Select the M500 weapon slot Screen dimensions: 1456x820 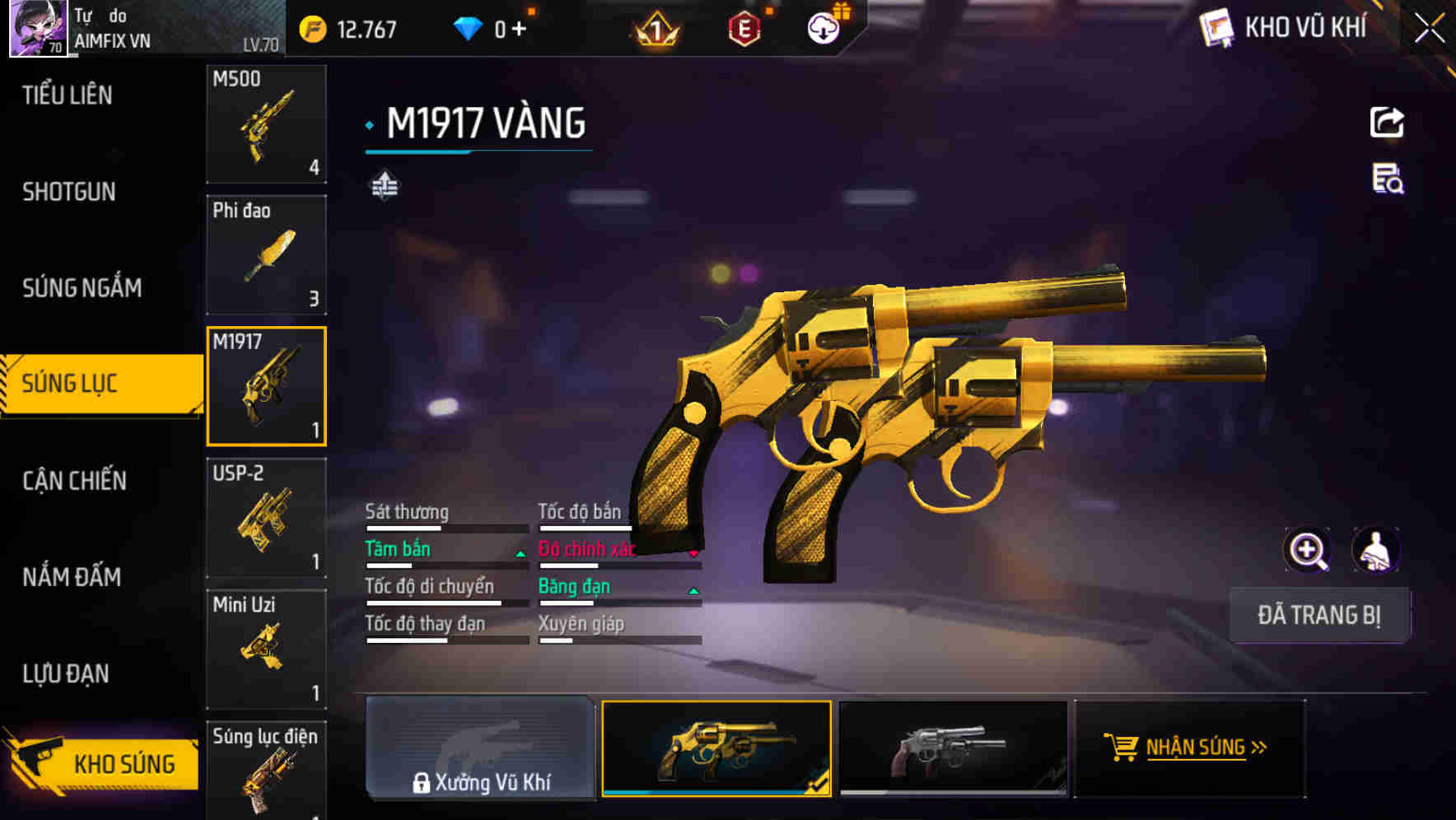(266, 123)
